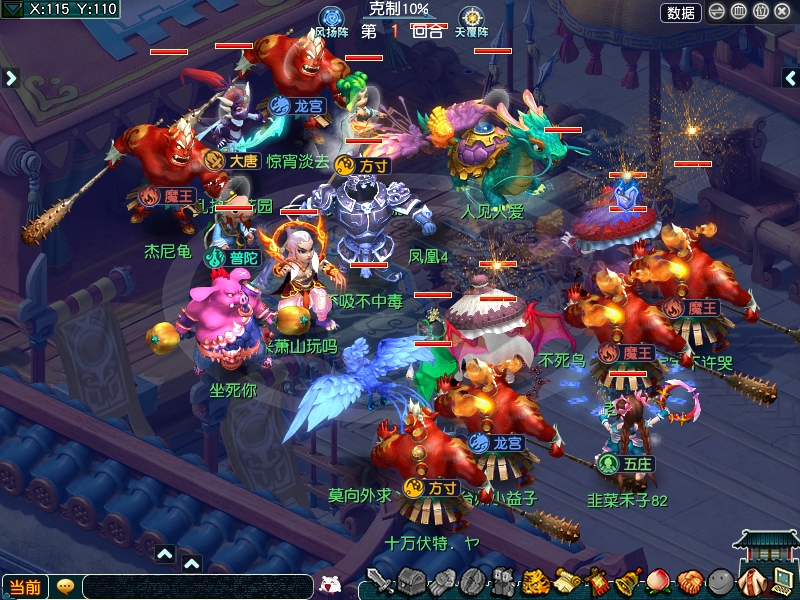Click the sword icon in bottom toolbar
800x600 pixels.
click(x=380, y=582)
